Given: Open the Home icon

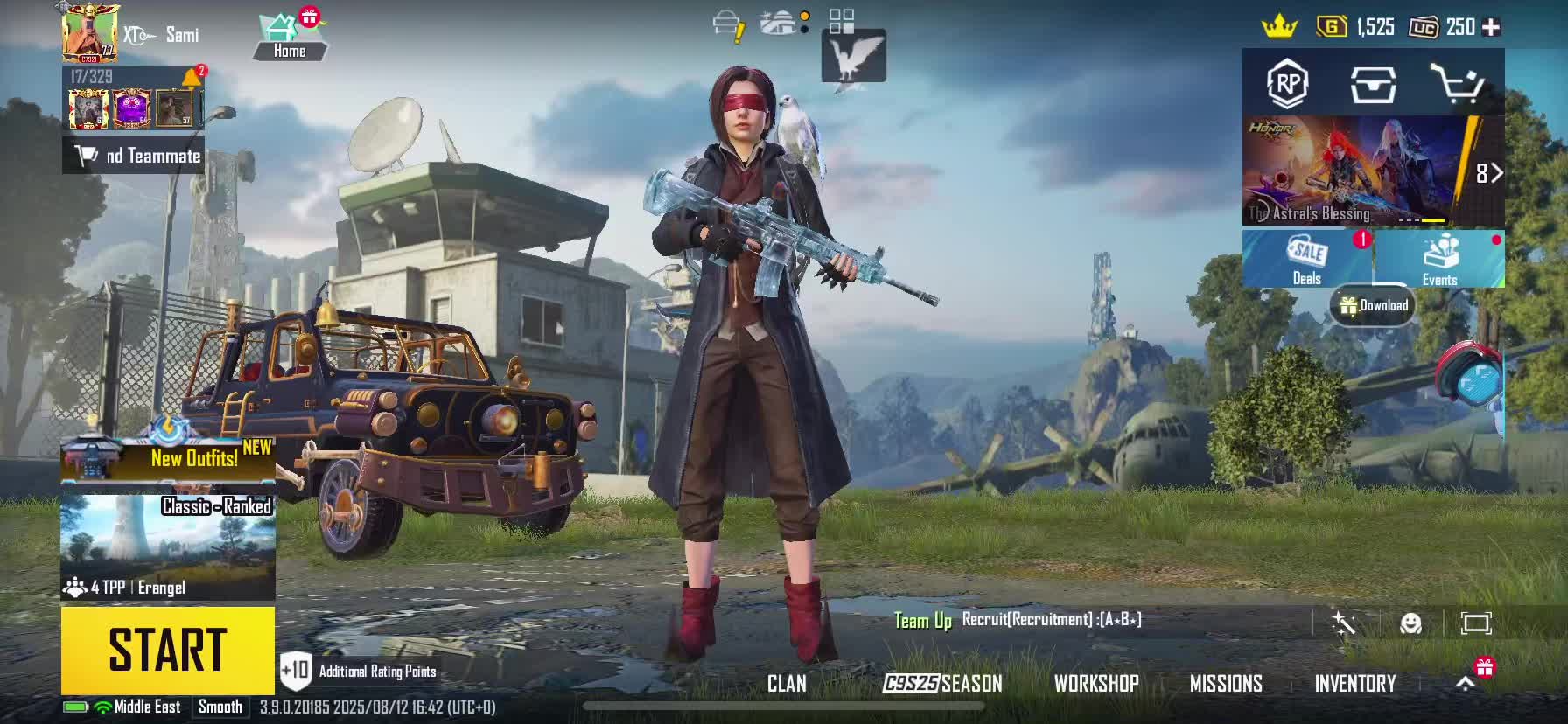Looking at the screenshot, I should tap(289, 37).
